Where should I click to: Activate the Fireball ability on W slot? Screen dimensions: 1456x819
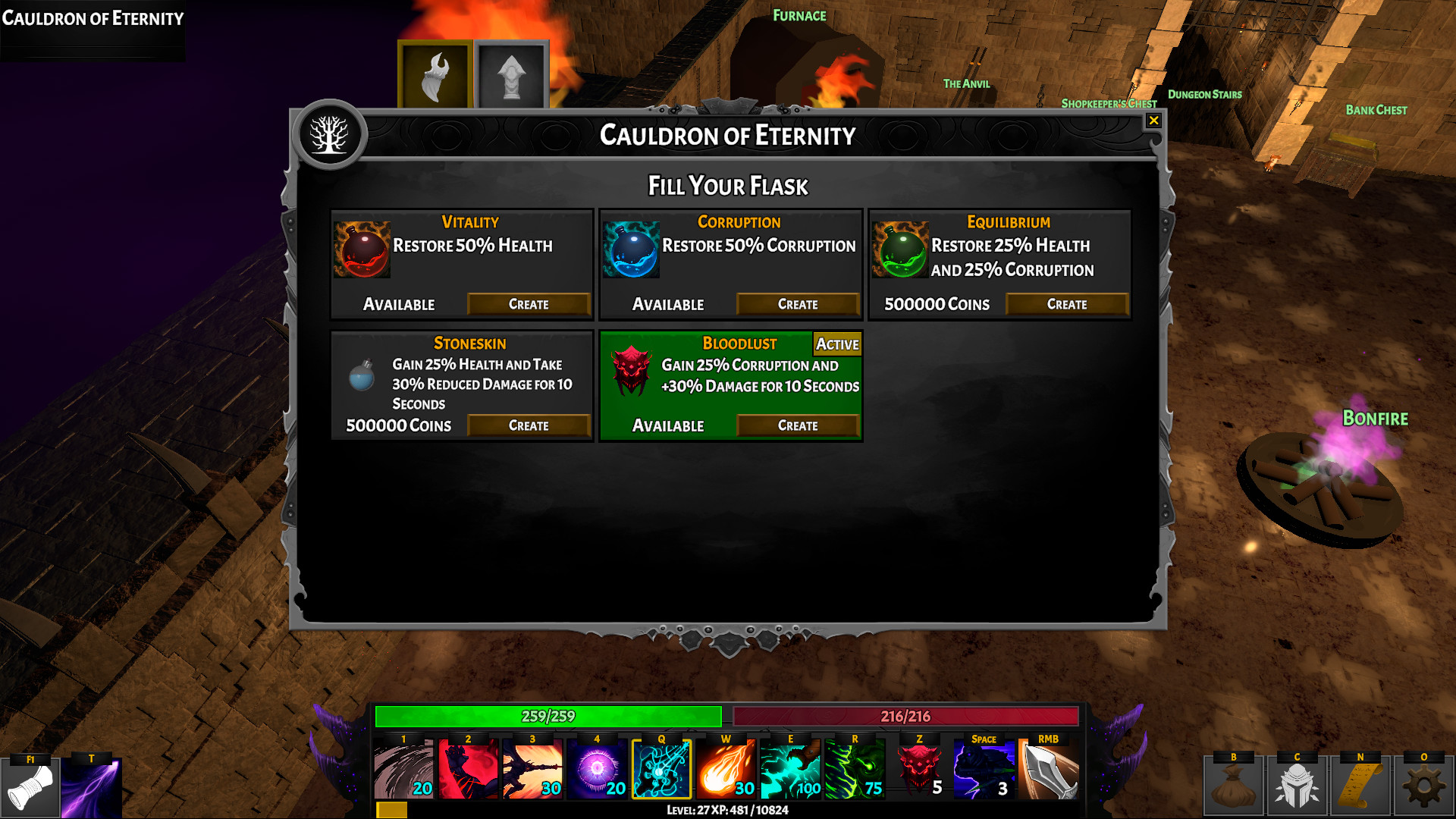pos(726,769)
